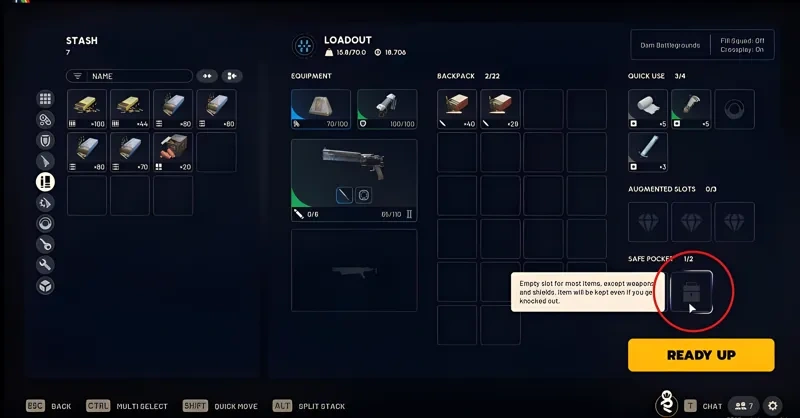The width and height of the screenshot is (800, 418).
Task: Choose the stash crate item with 20
Action: [x=173, y=152]
